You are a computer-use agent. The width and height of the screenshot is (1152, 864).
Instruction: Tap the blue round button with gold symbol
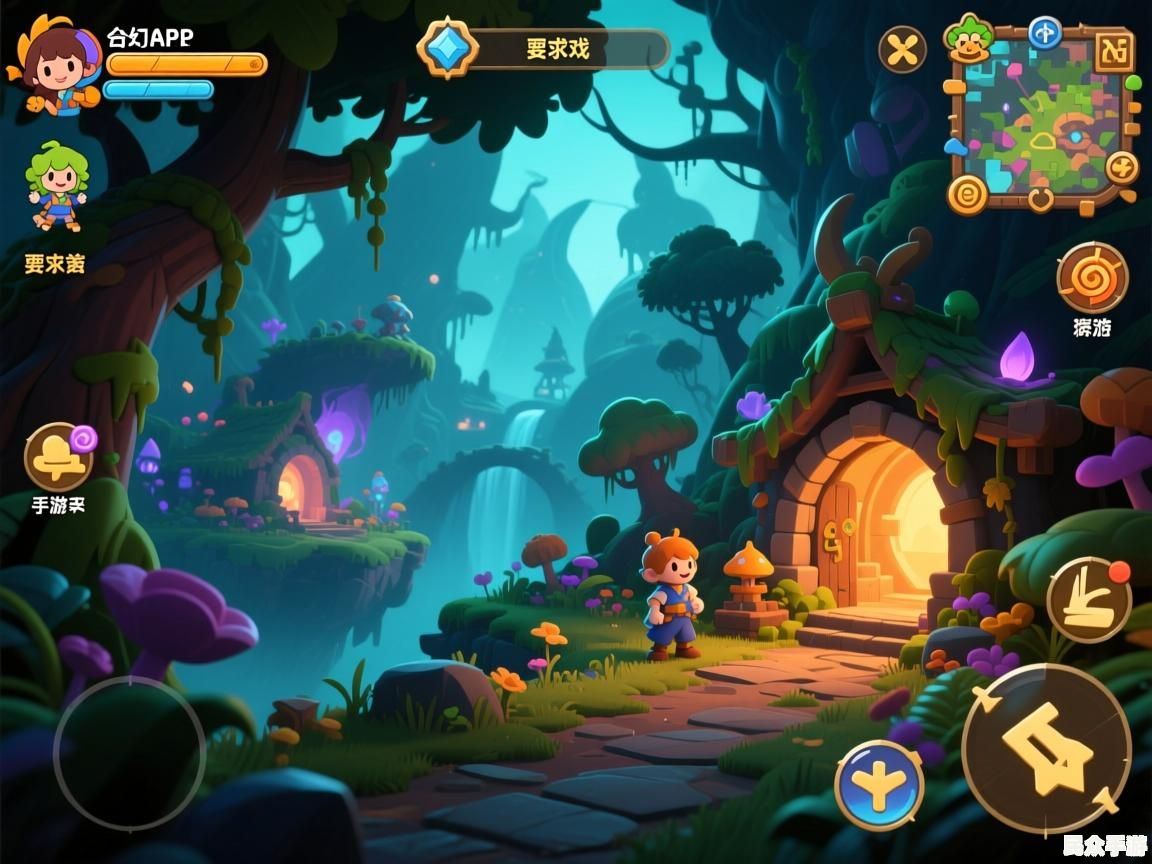tap(879, 785)
